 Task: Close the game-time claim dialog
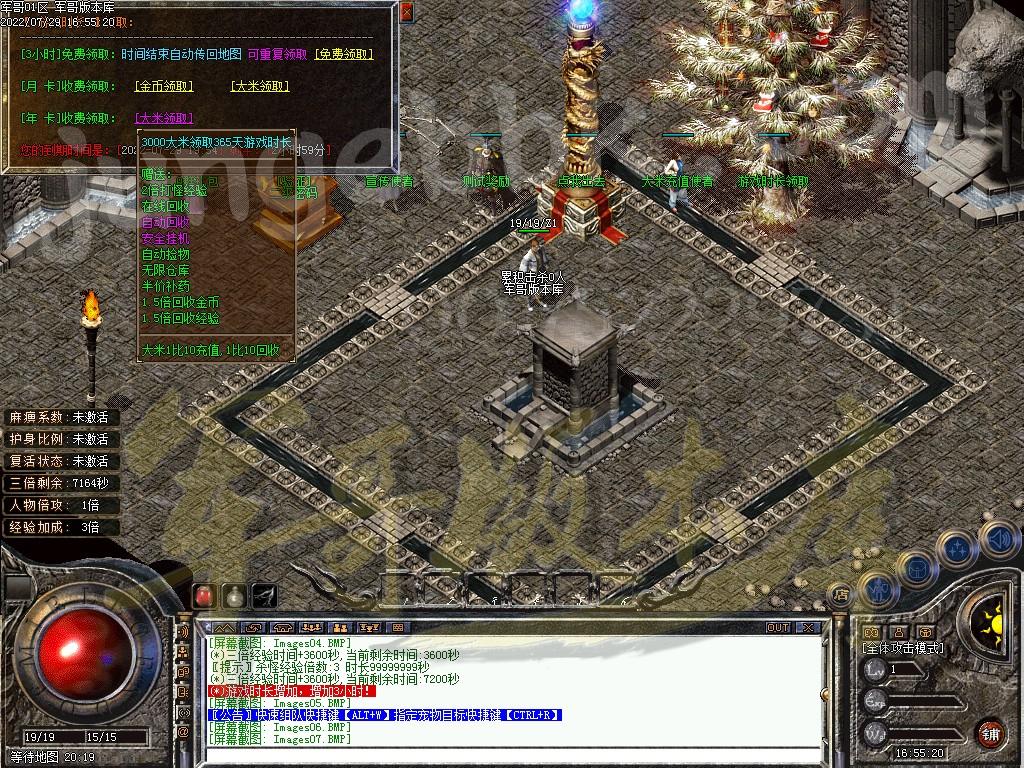[406, 12]
